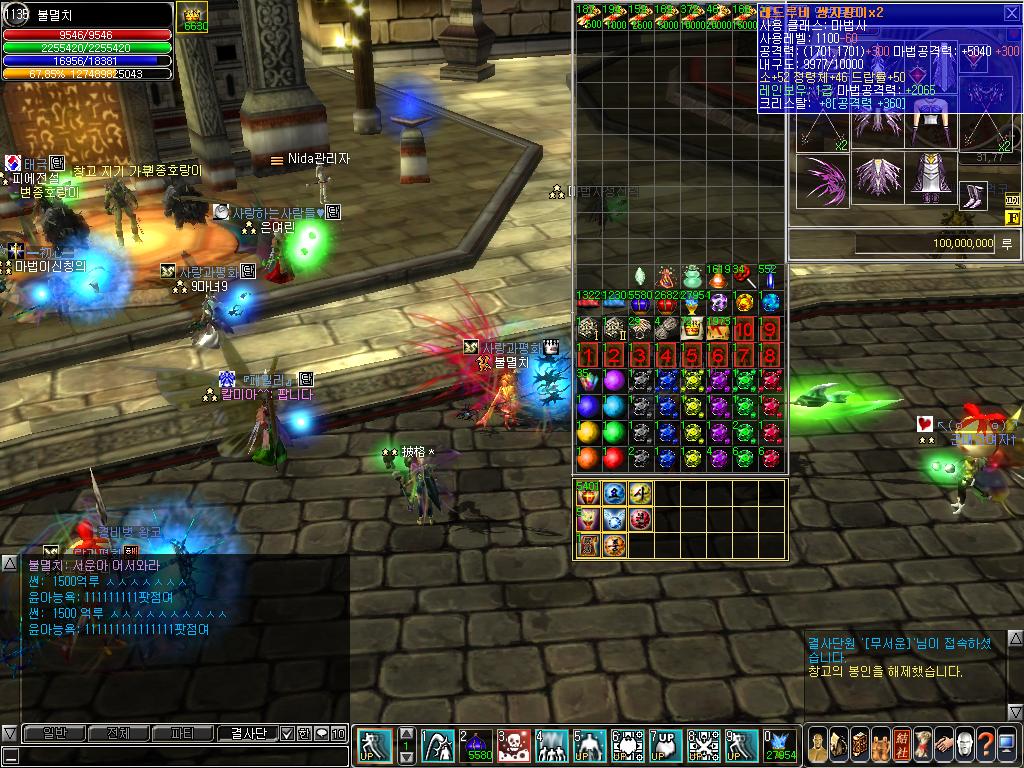Viewport: 1024px width, 768px height.
Task: Select the lollipop candy item stack
Action: pos(744,277)
